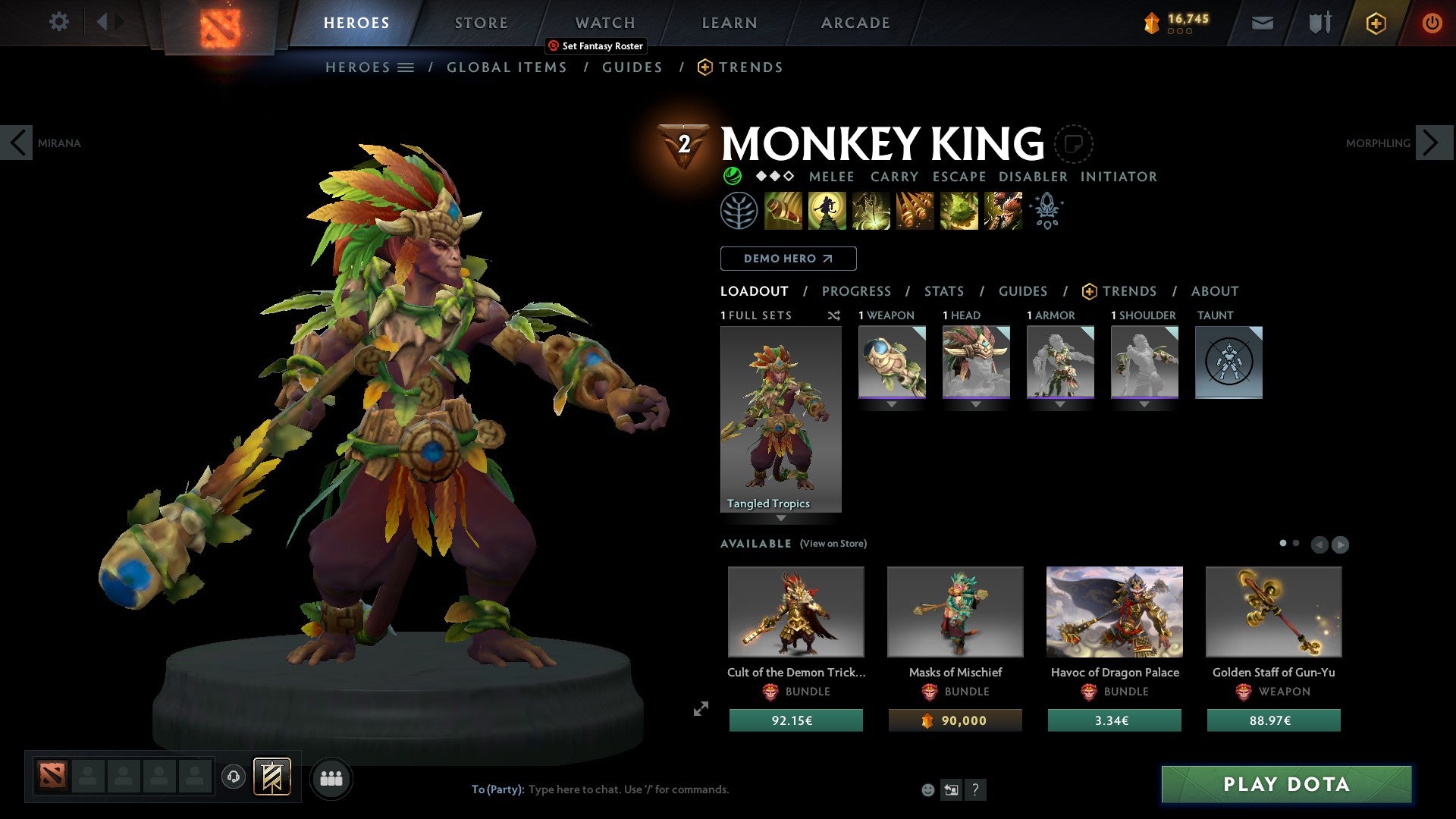Viewport: 1456px width, 819px height.
Task: Select the second page dot of Available items
Action: tap(1294, 544)
